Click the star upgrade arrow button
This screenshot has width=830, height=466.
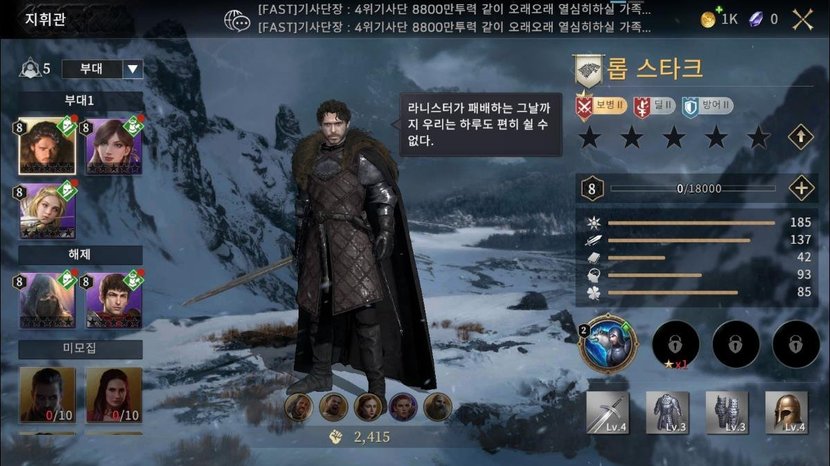pyautogui.click(x=800, y=137)
